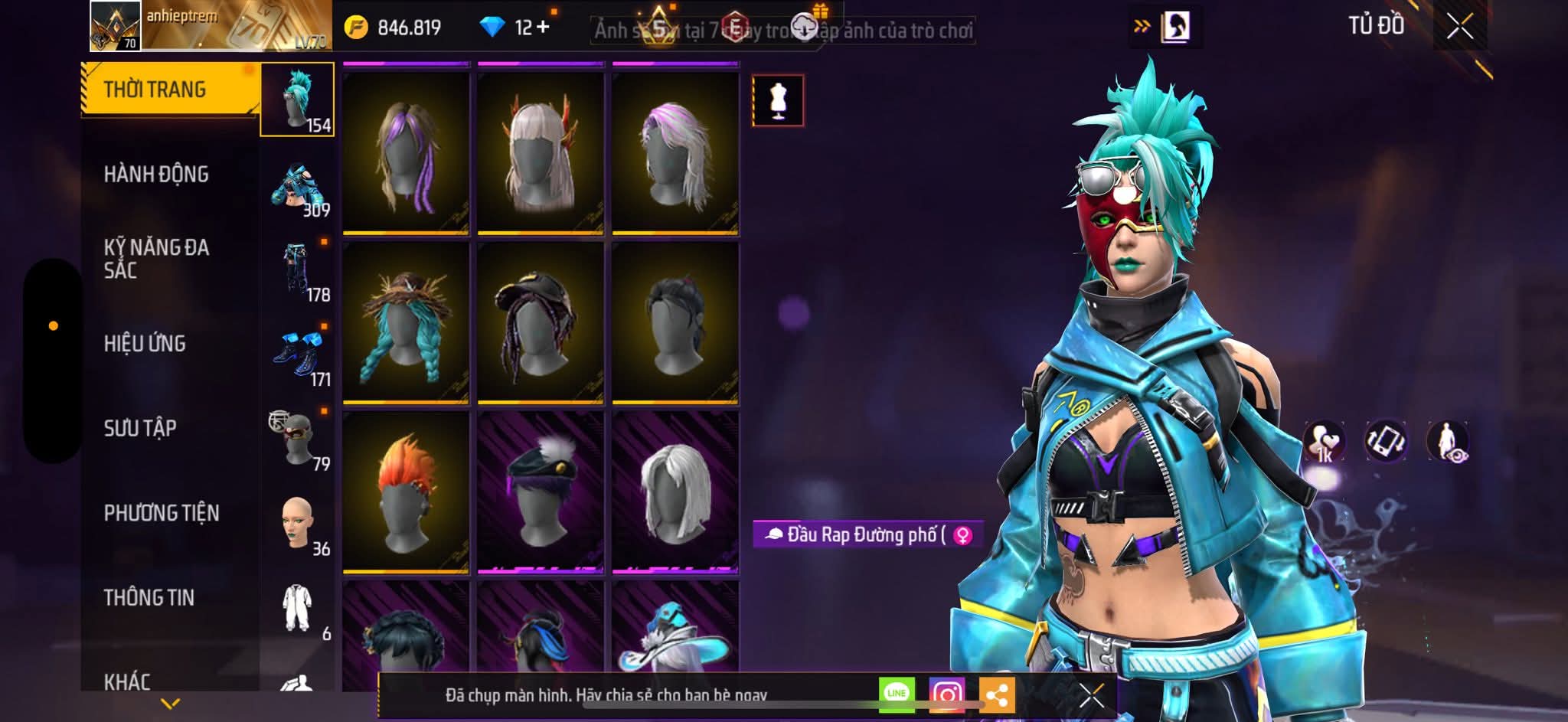Viewport: 1568px width, 722px height.
Task: Switch to the HÀNH ĐỘNG category
Action: pos(158,175)
